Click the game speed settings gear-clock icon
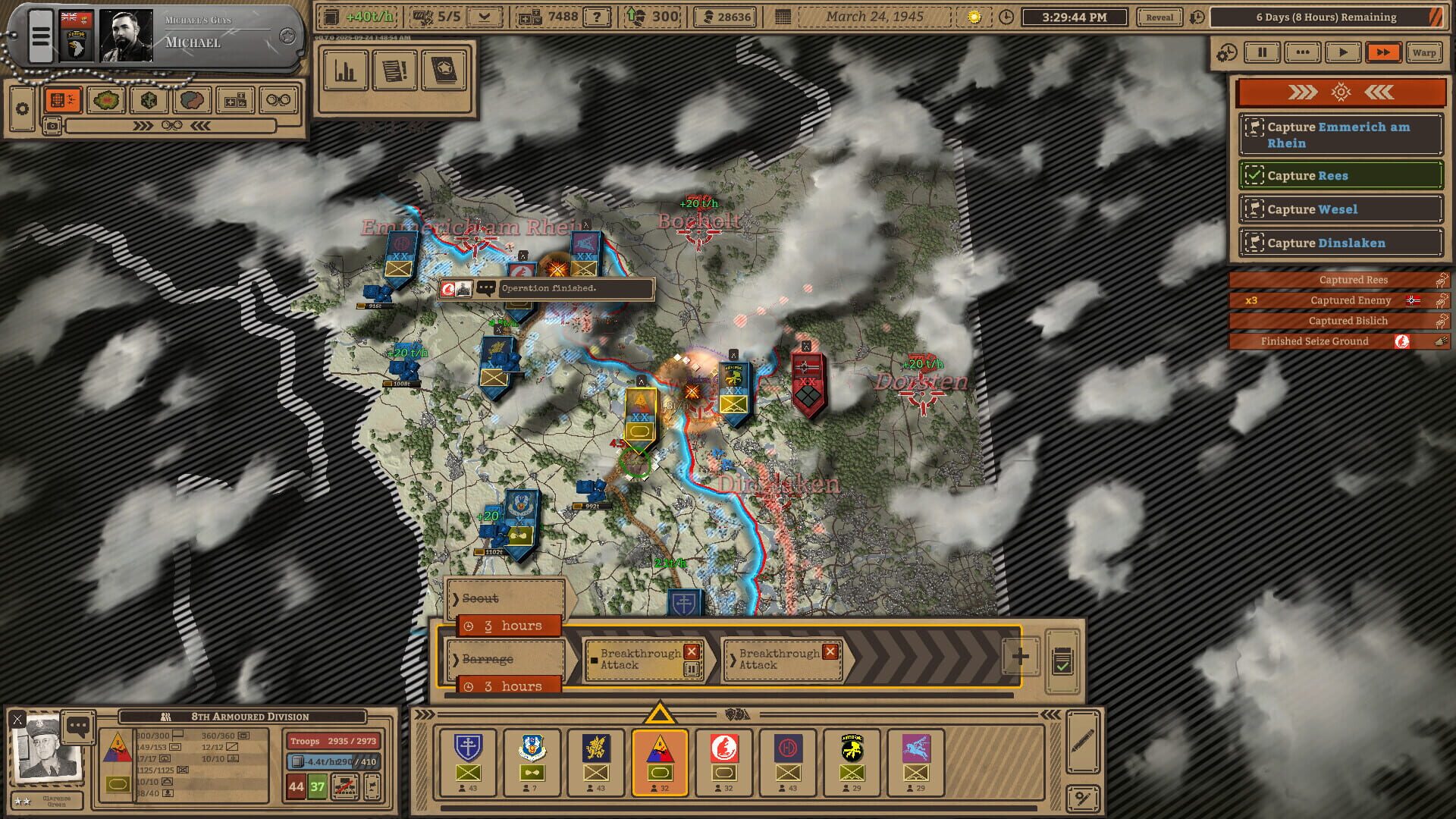 [1227, 52]
